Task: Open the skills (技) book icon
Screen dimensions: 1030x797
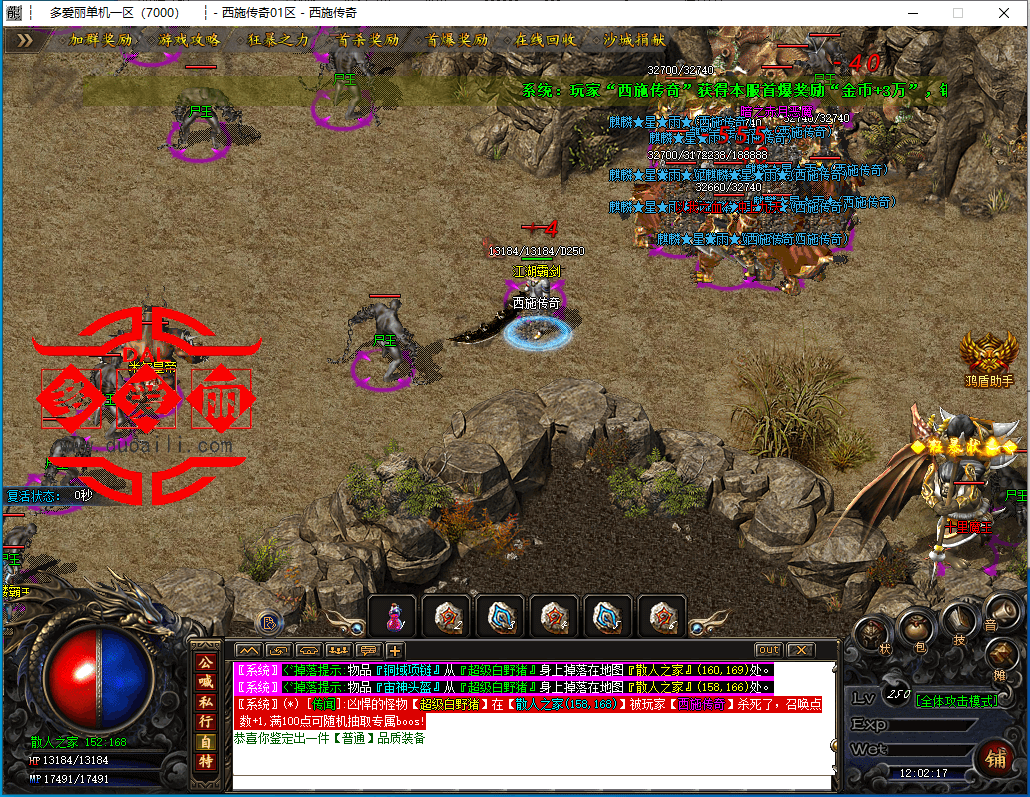Action: pyautogui.click(x=961, y=620)
